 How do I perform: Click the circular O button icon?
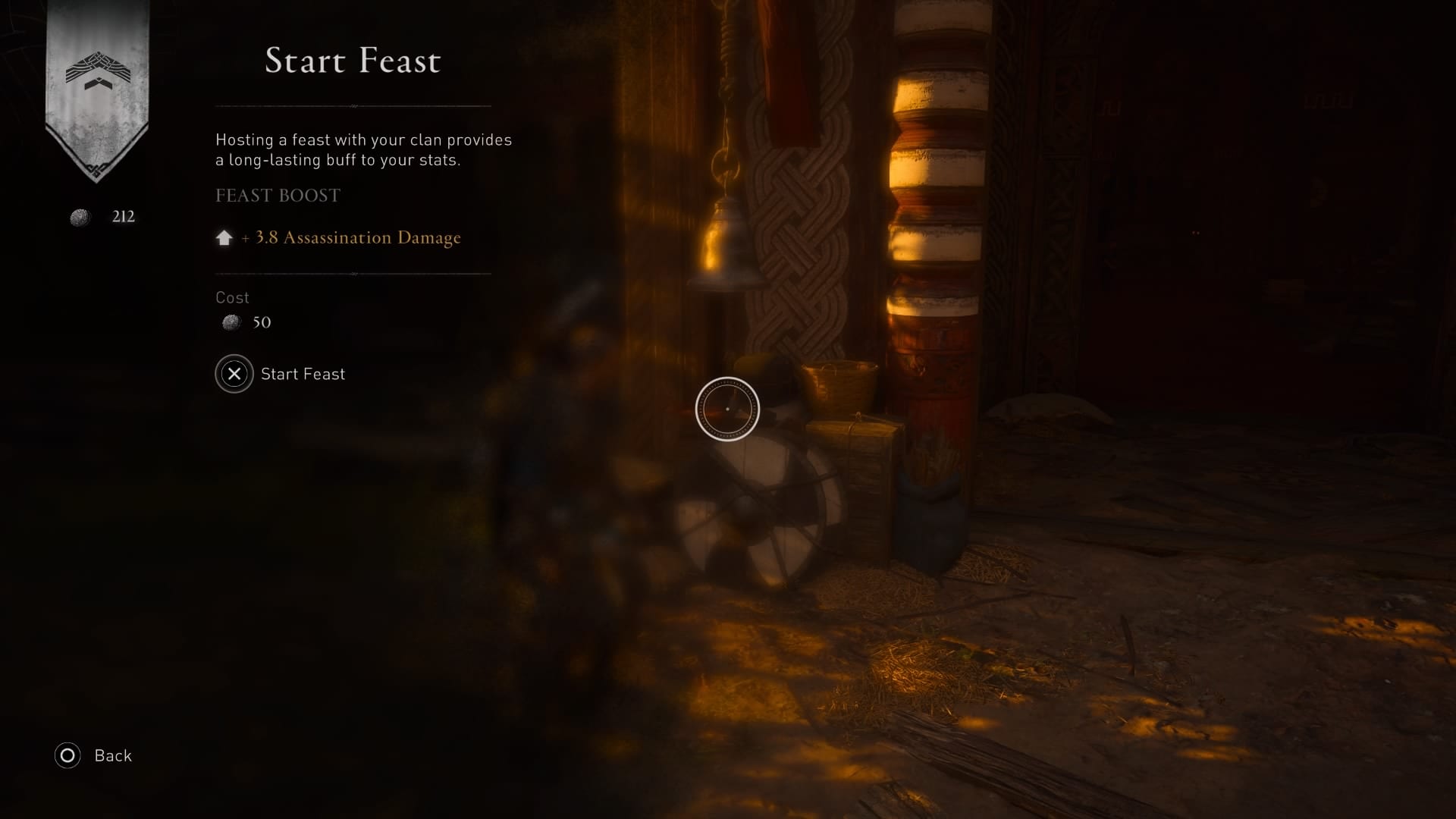pos(67,755)
